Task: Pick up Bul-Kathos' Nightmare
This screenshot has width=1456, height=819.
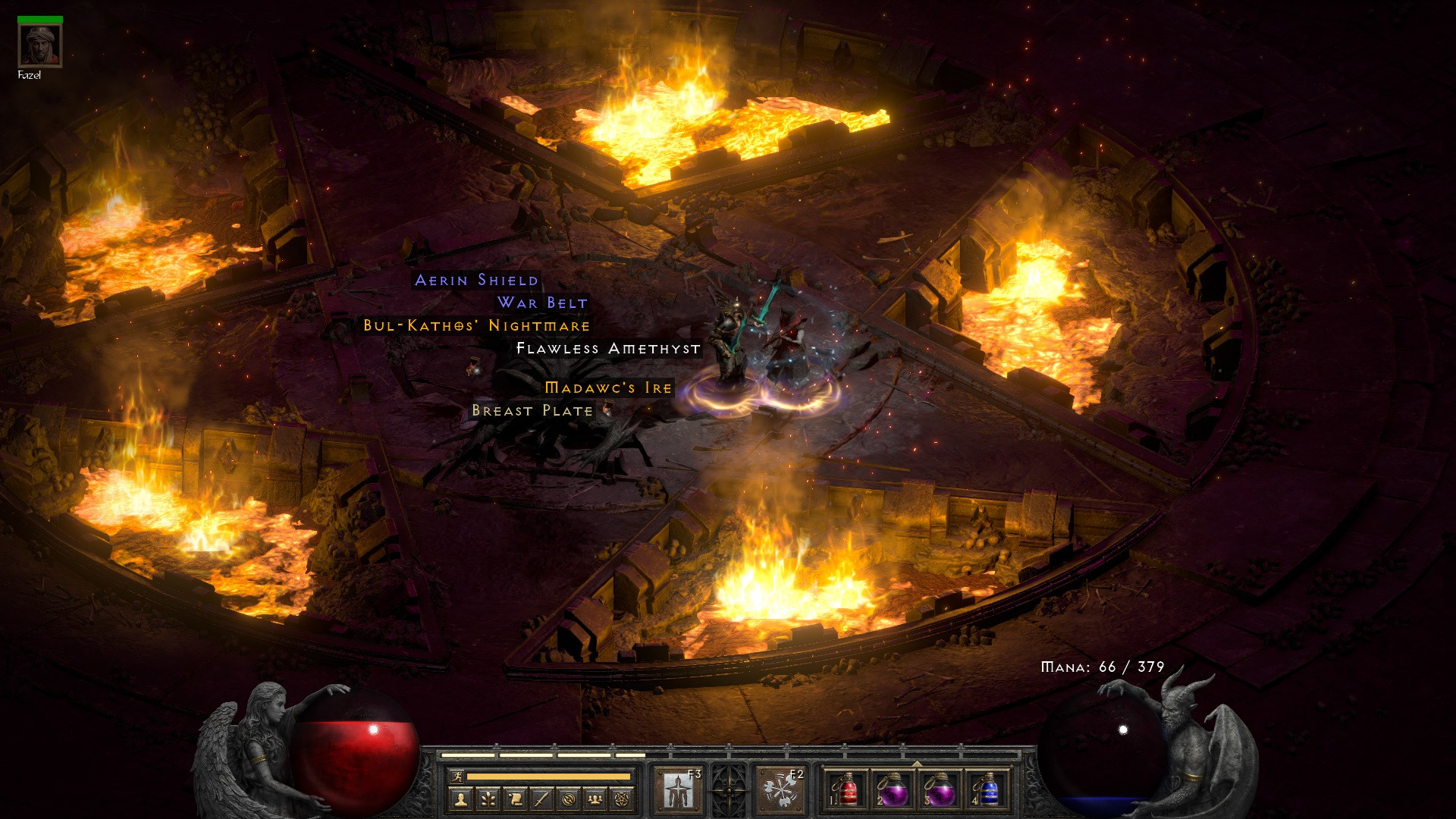Action: coord(476,325)
